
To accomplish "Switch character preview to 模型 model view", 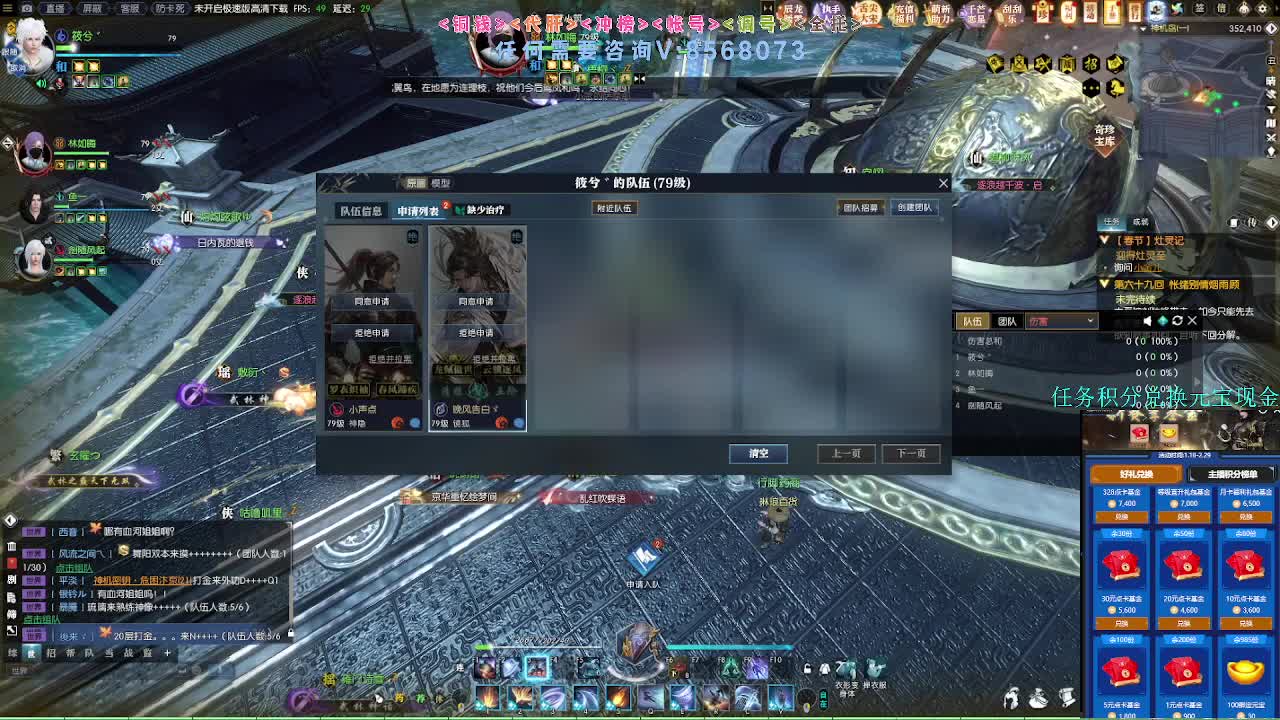I will (440, 183).
